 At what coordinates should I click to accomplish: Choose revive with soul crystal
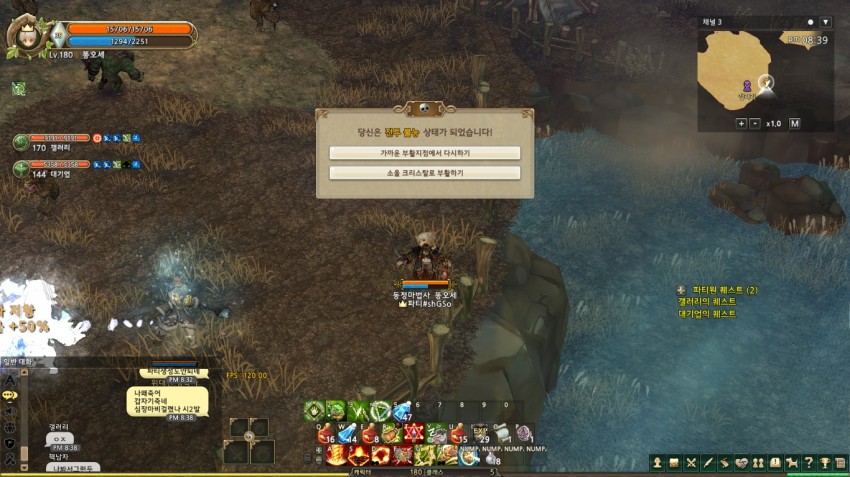(424, 173)
